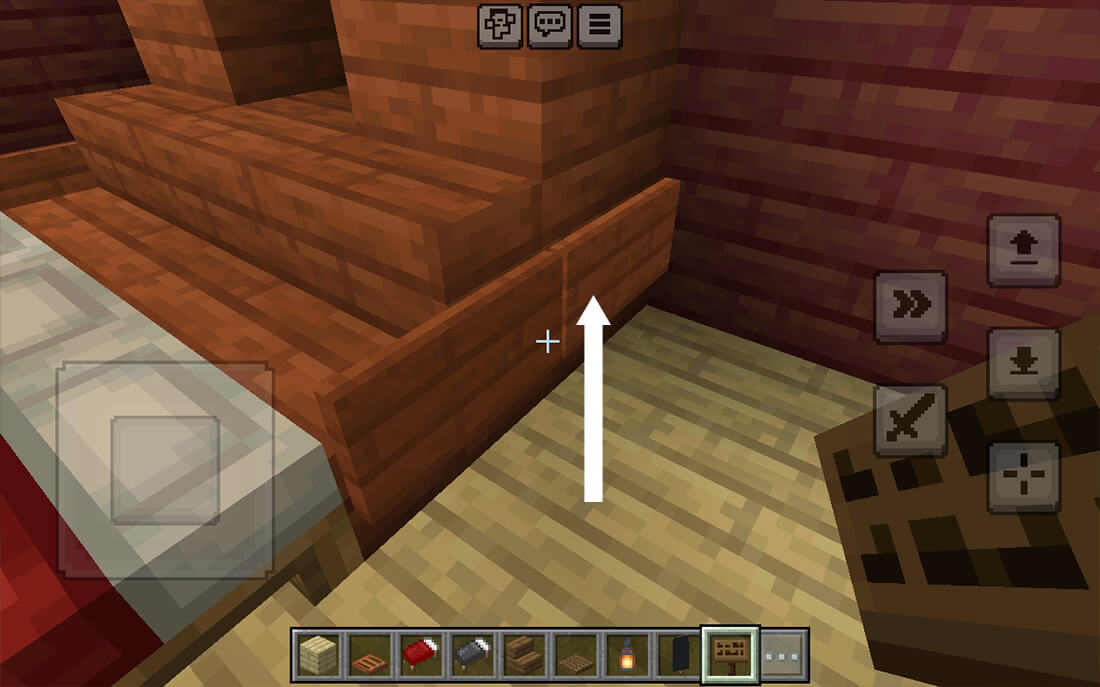Viewport: 1100px width, 687px height.
Task: Tap the crosshair interact button
Action: pyautogui.click(x=1023, y=476)
